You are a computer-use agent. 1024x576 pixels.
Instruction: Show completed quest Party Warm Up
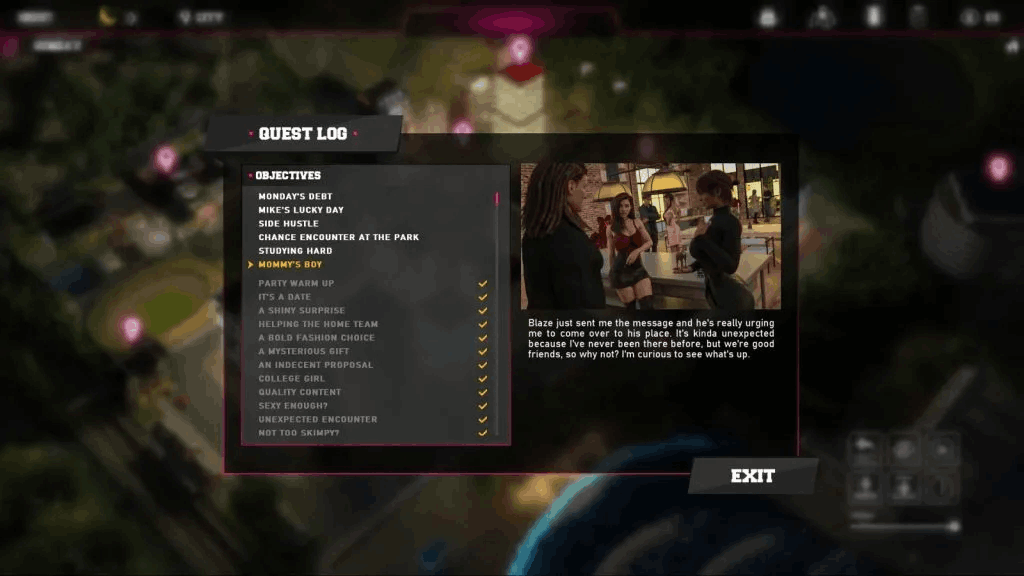(x=296, y=283)
